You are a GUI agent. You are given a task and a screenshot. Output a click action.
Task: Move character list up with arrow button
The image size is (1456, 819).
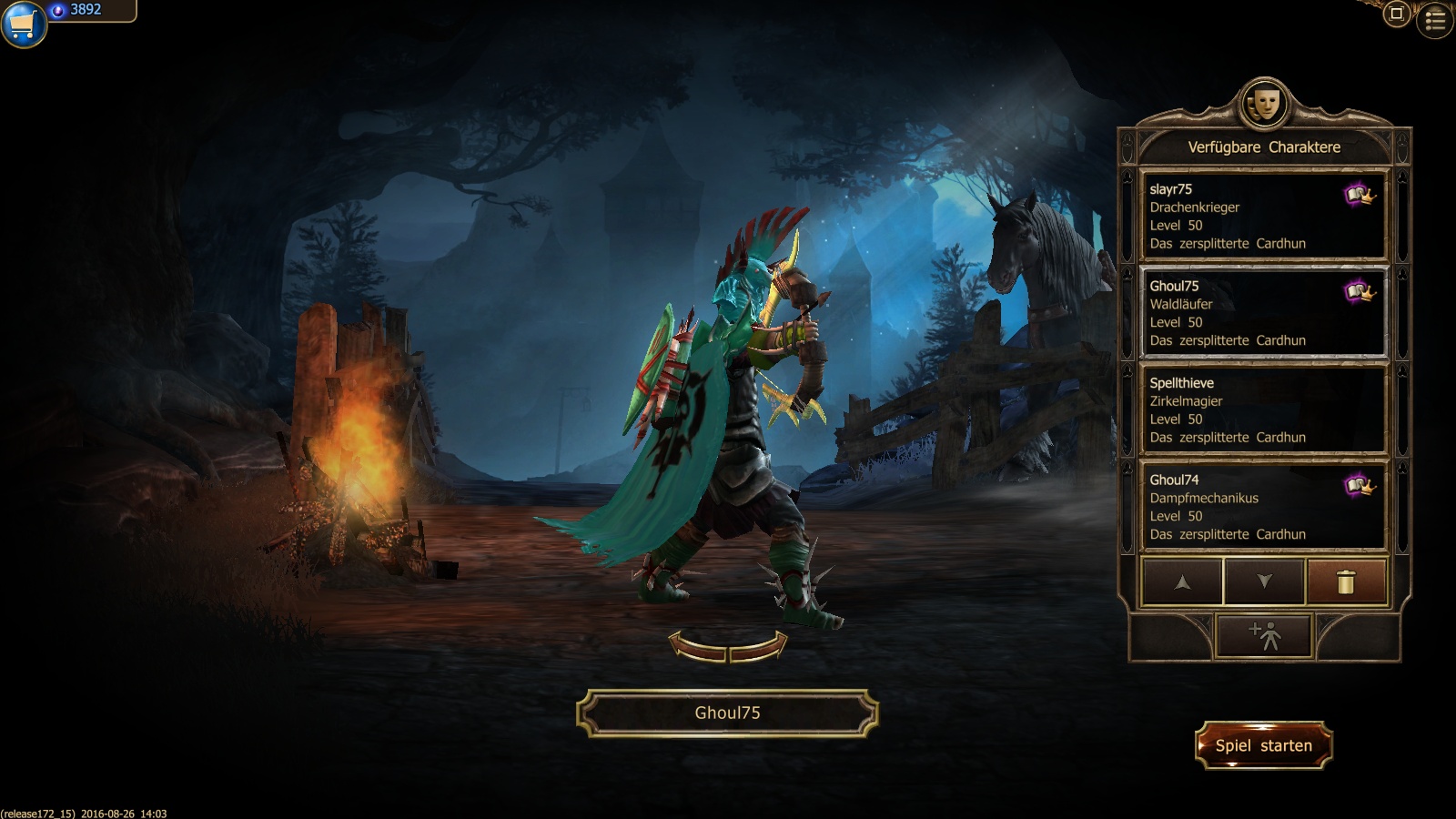pos(1182,581)
